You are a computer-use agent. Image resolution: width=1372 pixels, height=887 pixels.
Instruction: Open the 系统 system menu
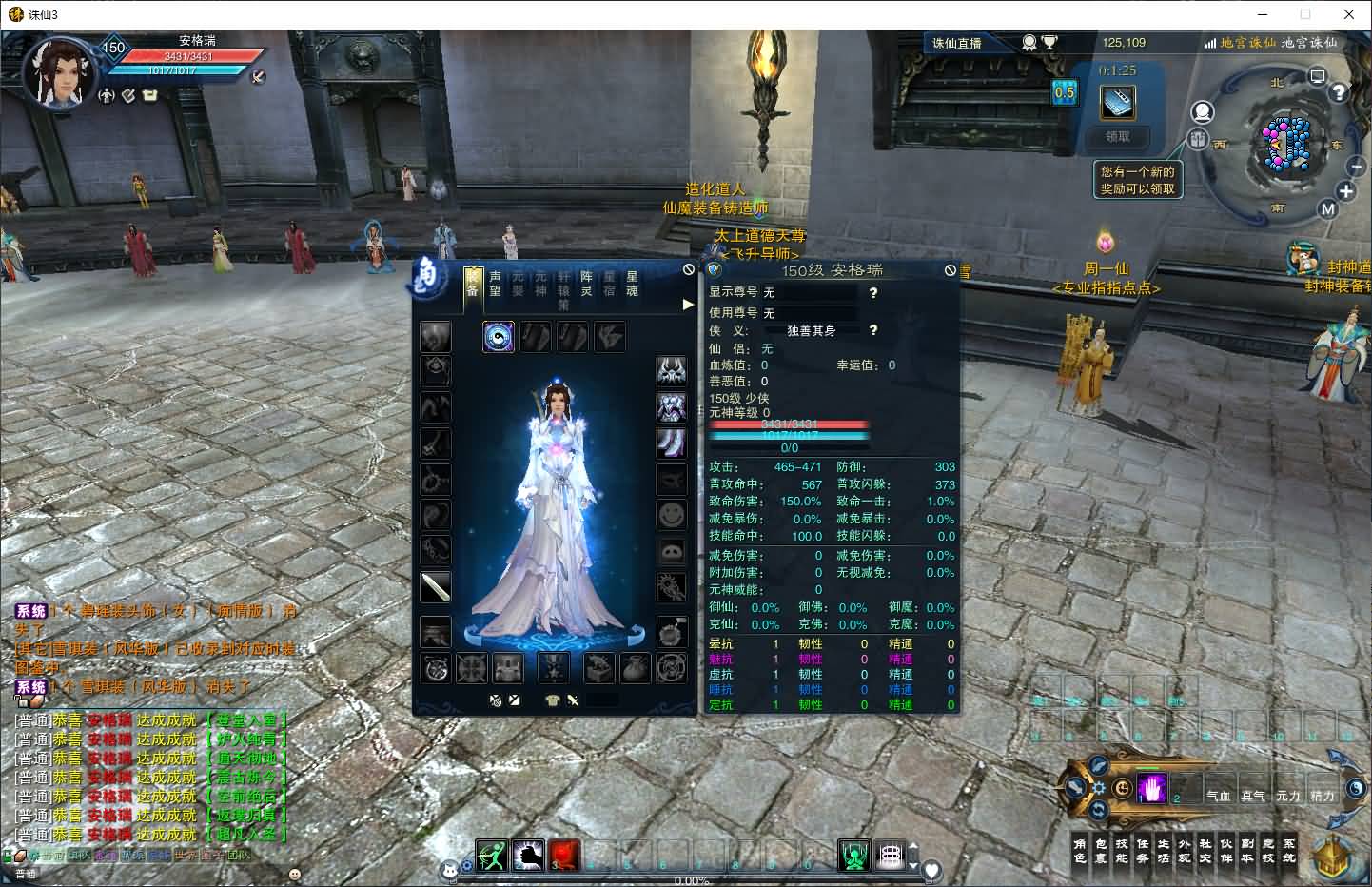pos(1288,850)
